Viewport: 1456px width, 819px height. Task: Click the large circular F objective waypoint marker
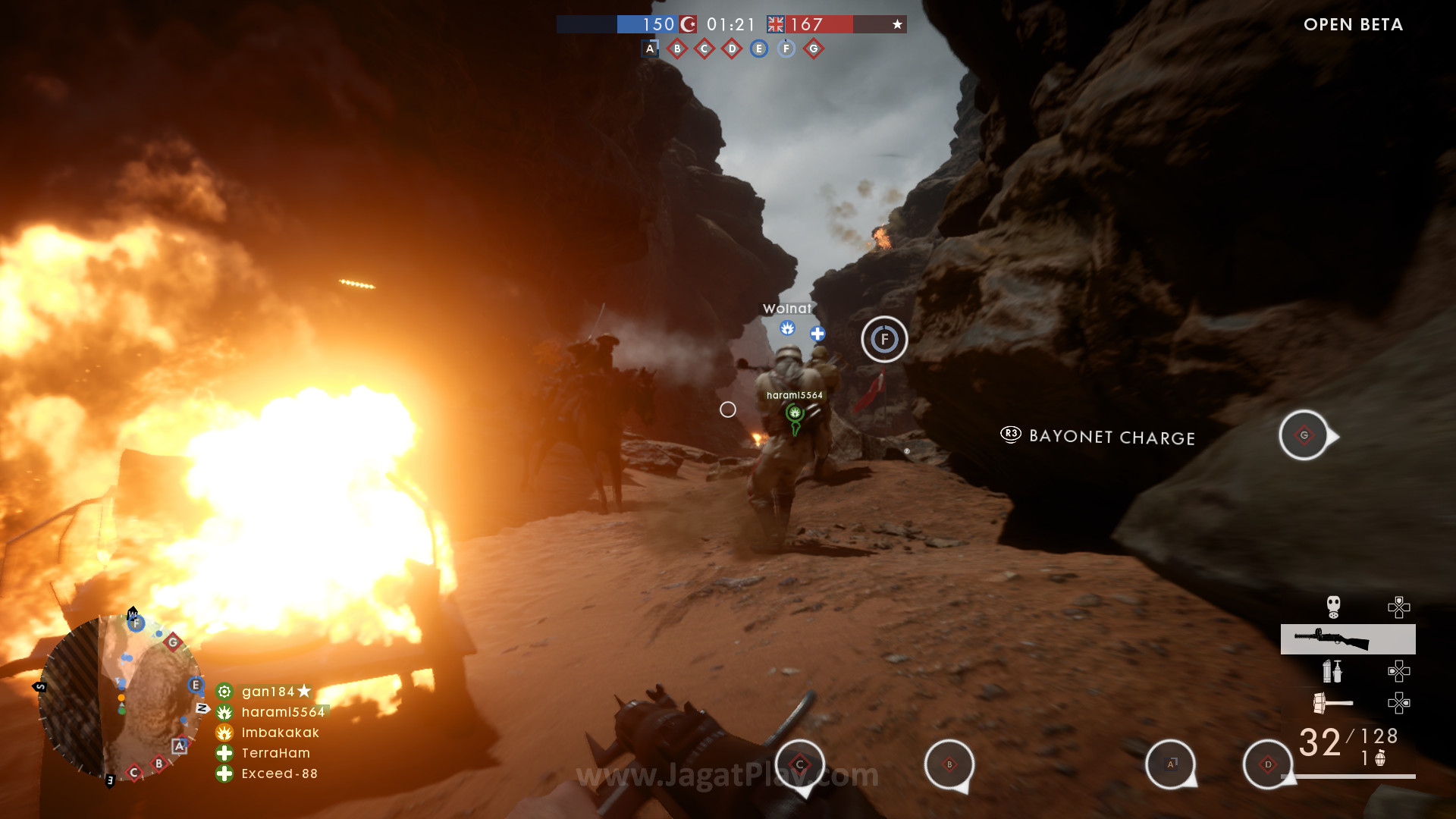[884, 339]
